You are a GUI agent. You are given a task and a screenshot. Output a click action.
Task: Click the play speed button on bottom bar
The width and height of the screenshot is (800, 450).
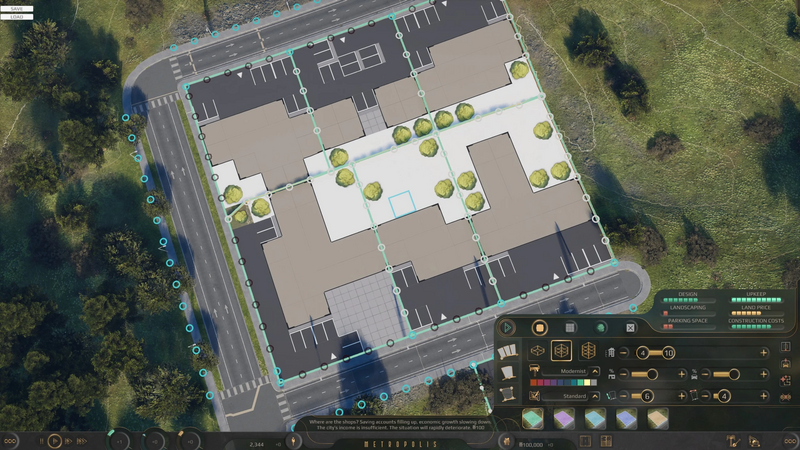pyautogui.click(x=55, y=440)
